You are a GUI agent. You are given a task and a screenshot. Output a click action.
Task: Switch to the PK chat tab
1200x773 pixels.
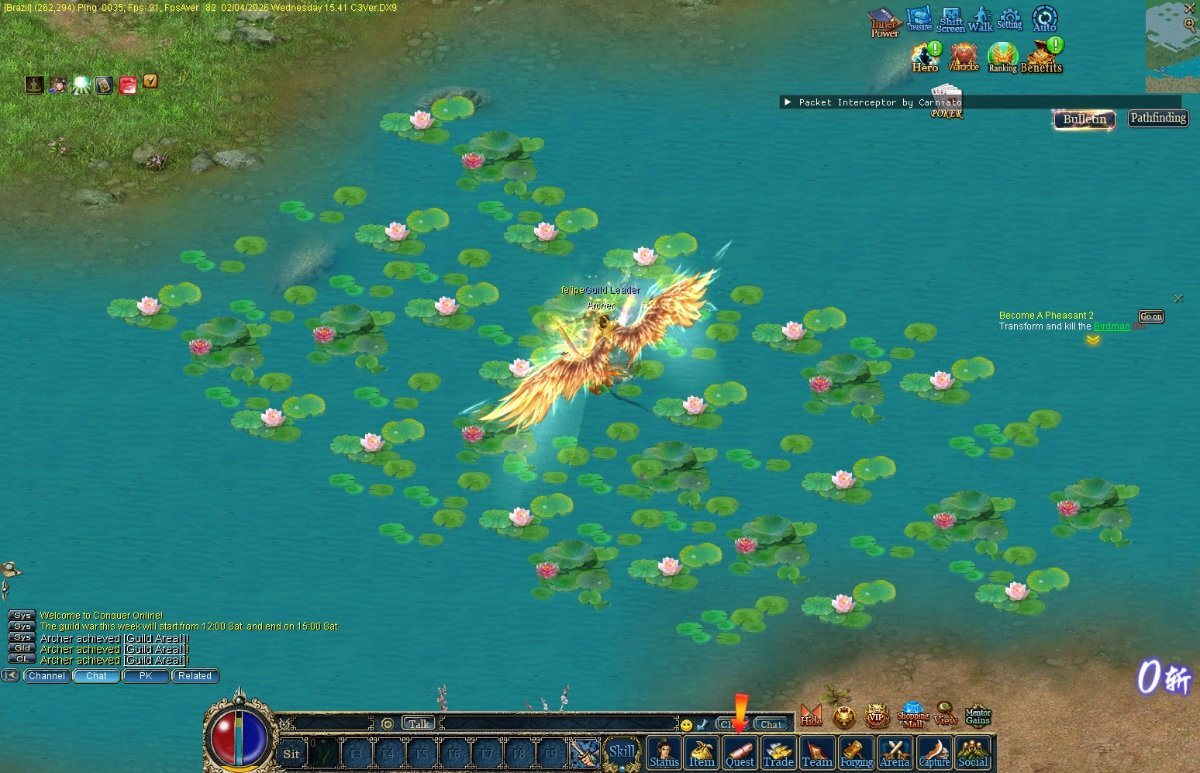[146, 676]
